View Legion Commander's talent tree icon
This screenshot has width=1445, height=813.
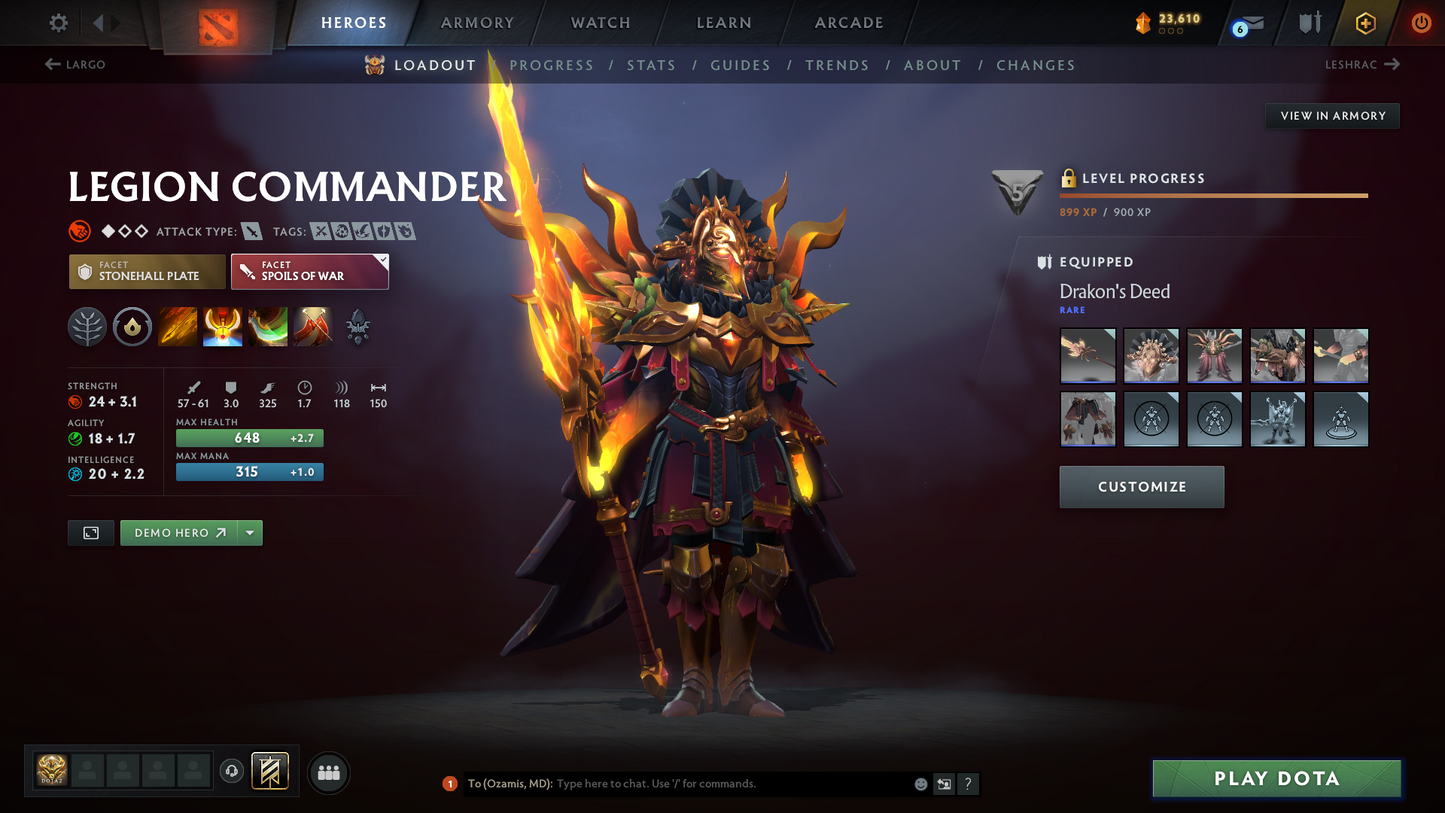click(87, 327)
